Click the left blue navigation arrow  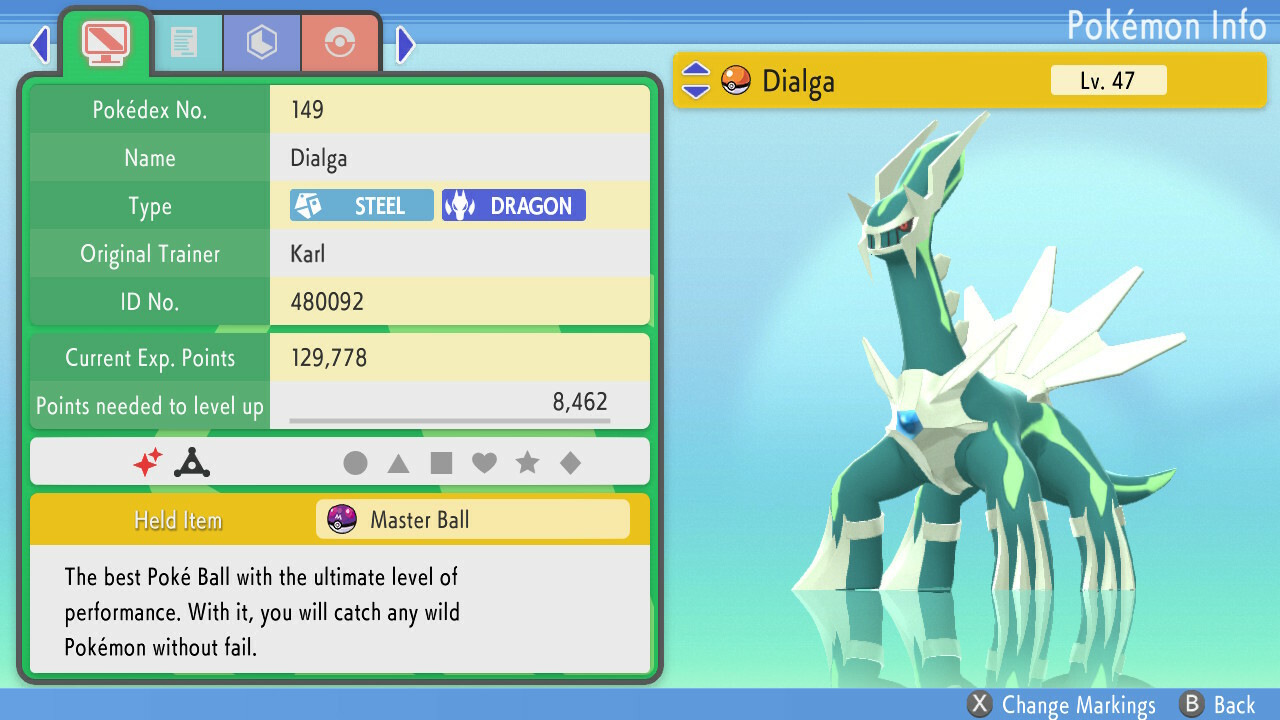click(x=39, y=44)
